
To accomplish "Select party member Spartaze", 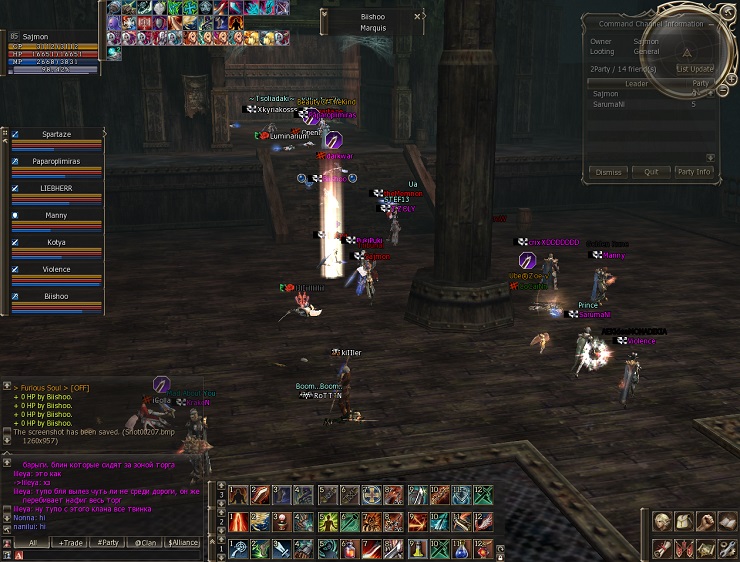I will click(x=57, y=133).
